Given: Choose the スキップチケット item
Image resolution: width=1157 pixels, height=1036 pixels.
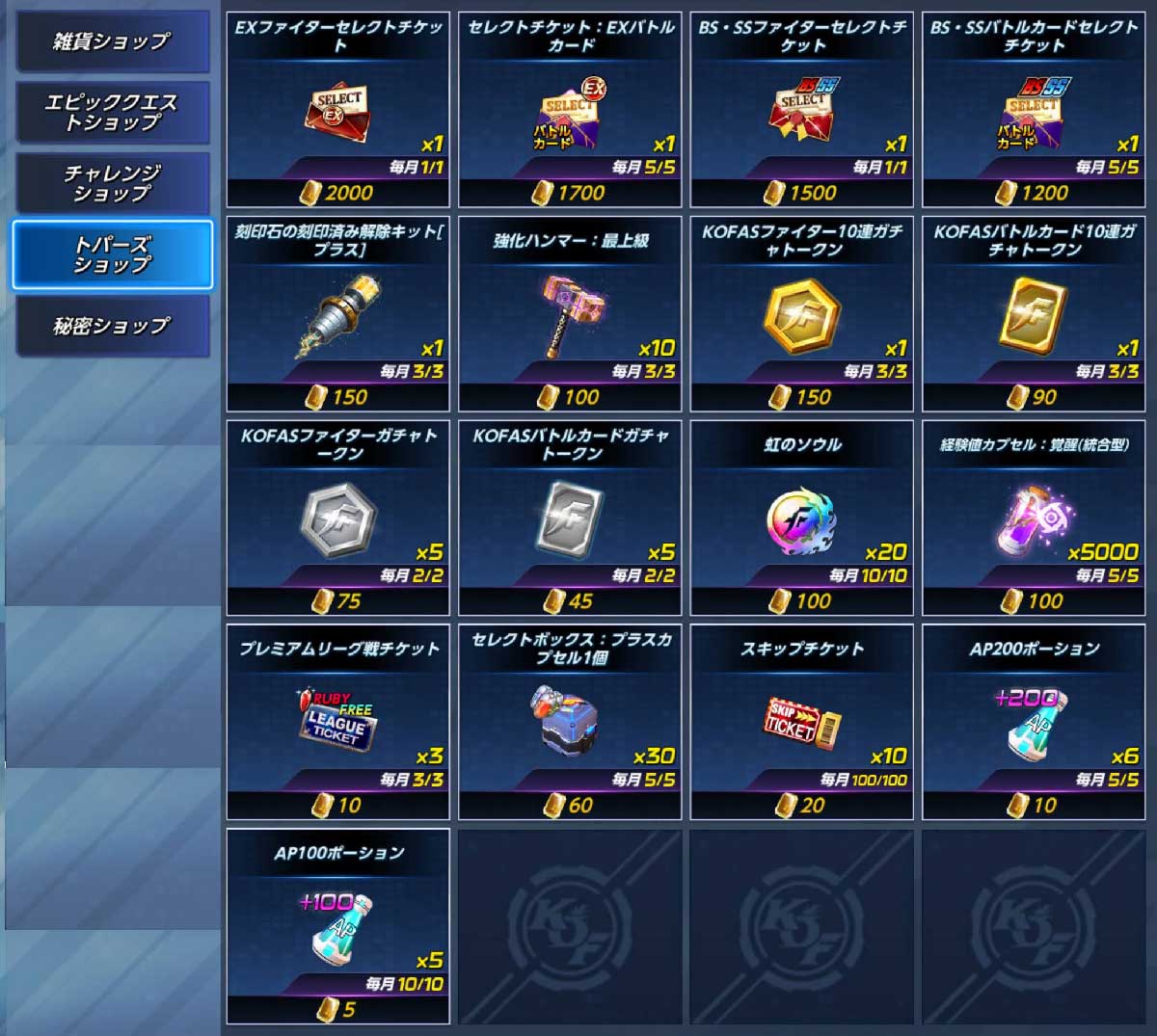Looking at the screenshot, I should (802, 723).
